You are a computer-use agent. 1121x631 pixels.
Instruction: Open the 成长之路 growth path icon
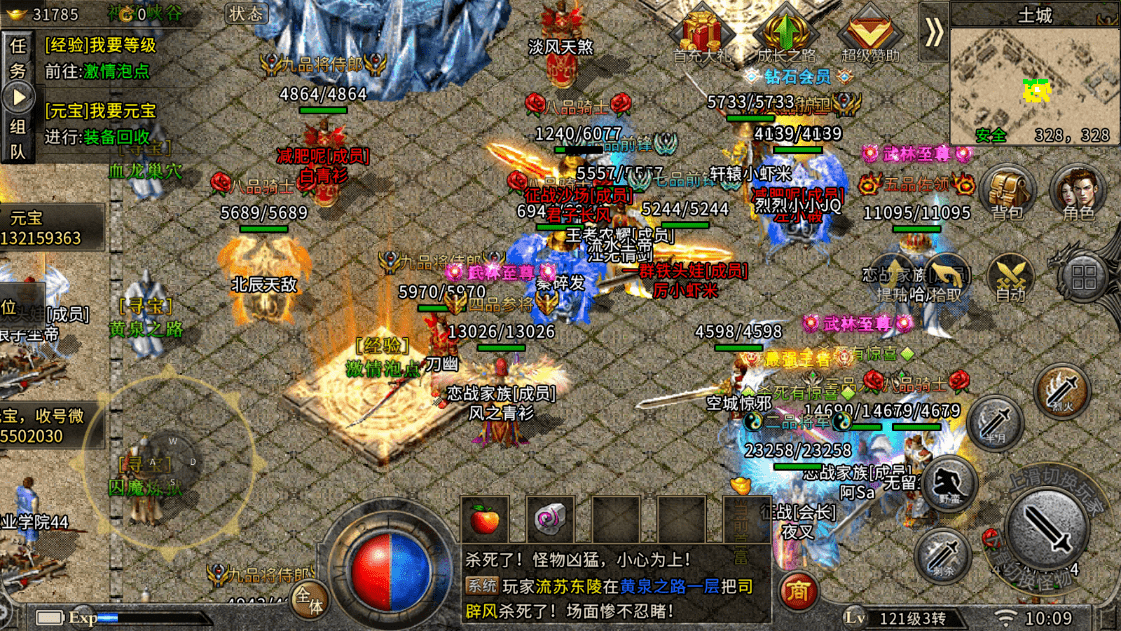coord(787,33)
